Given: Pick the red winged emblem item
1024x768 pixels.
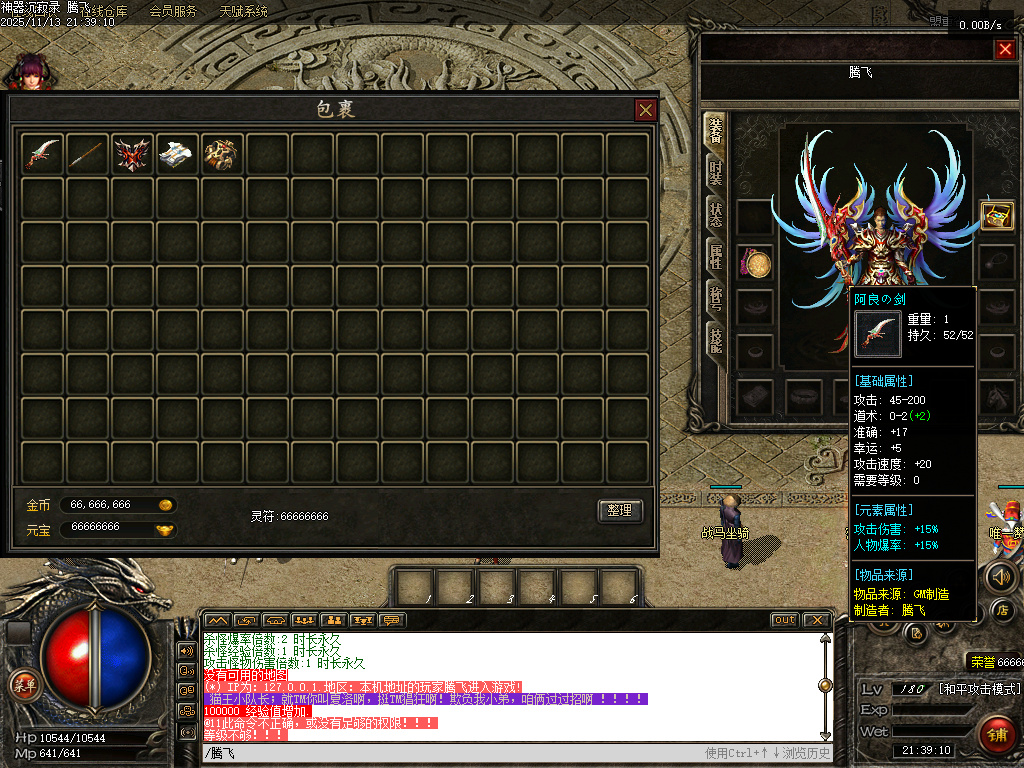Looking at the screenshot, I should coord(132,153).
